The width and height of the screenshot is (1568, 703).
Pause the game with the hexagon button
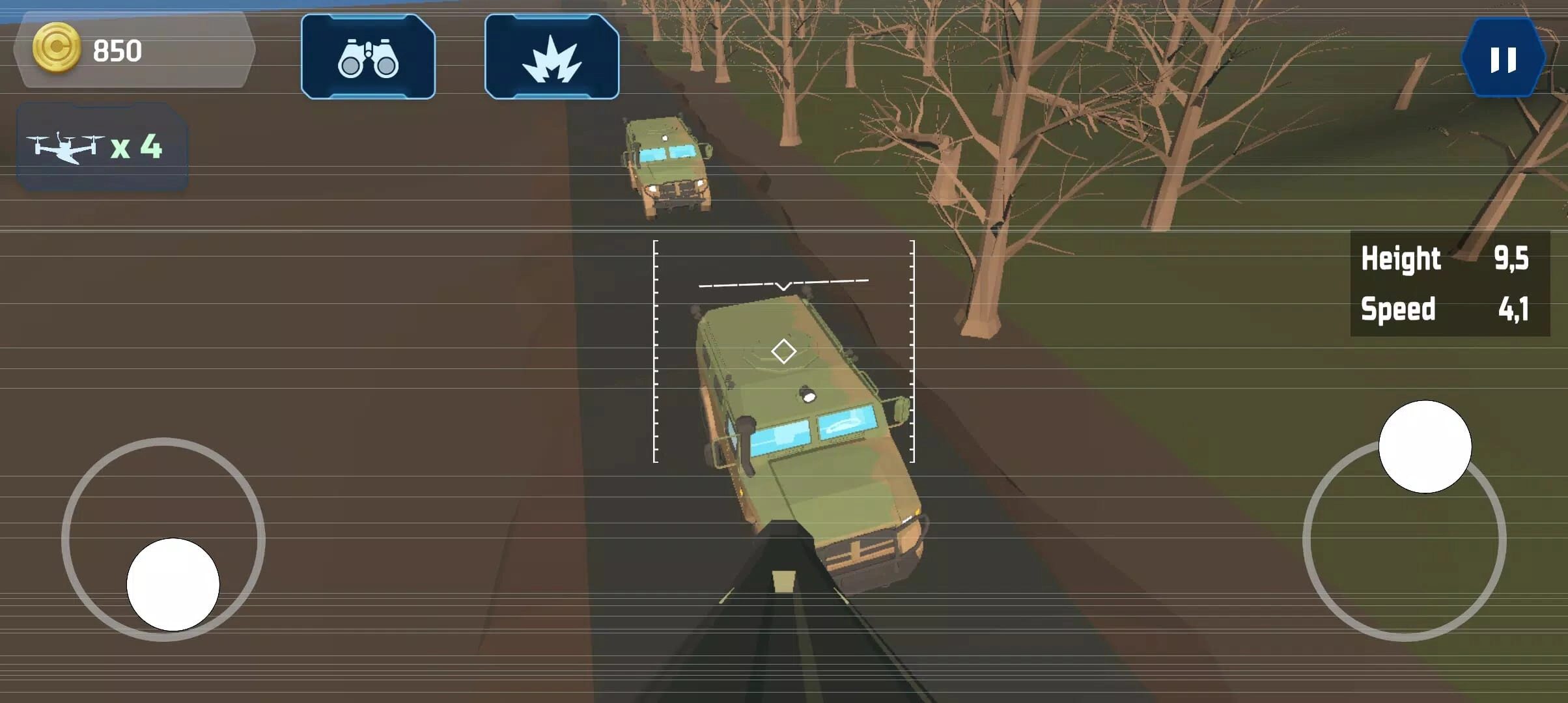tap(1503, 59)
